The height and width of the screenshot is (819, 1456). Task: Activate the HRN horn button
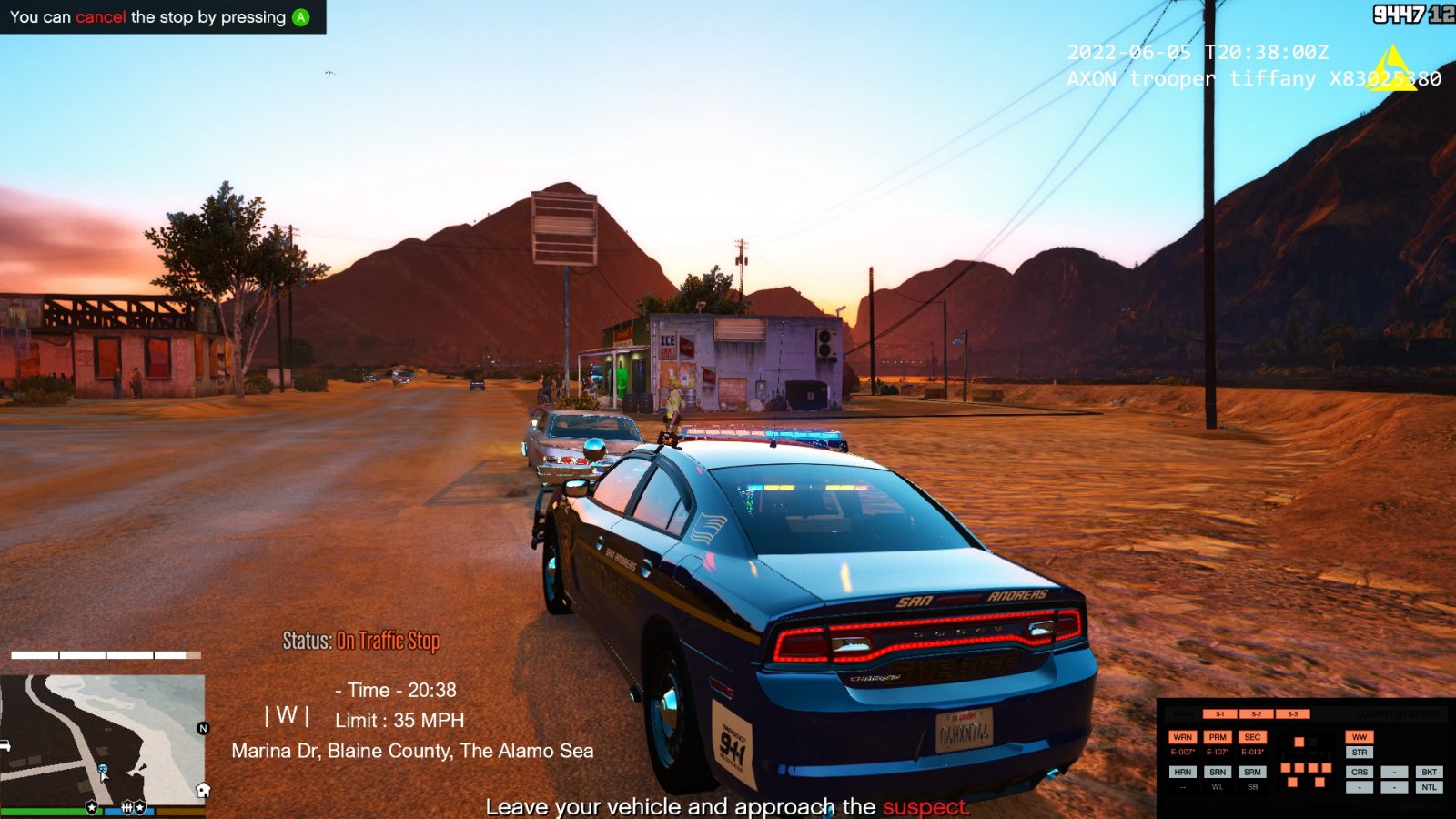1182,772
